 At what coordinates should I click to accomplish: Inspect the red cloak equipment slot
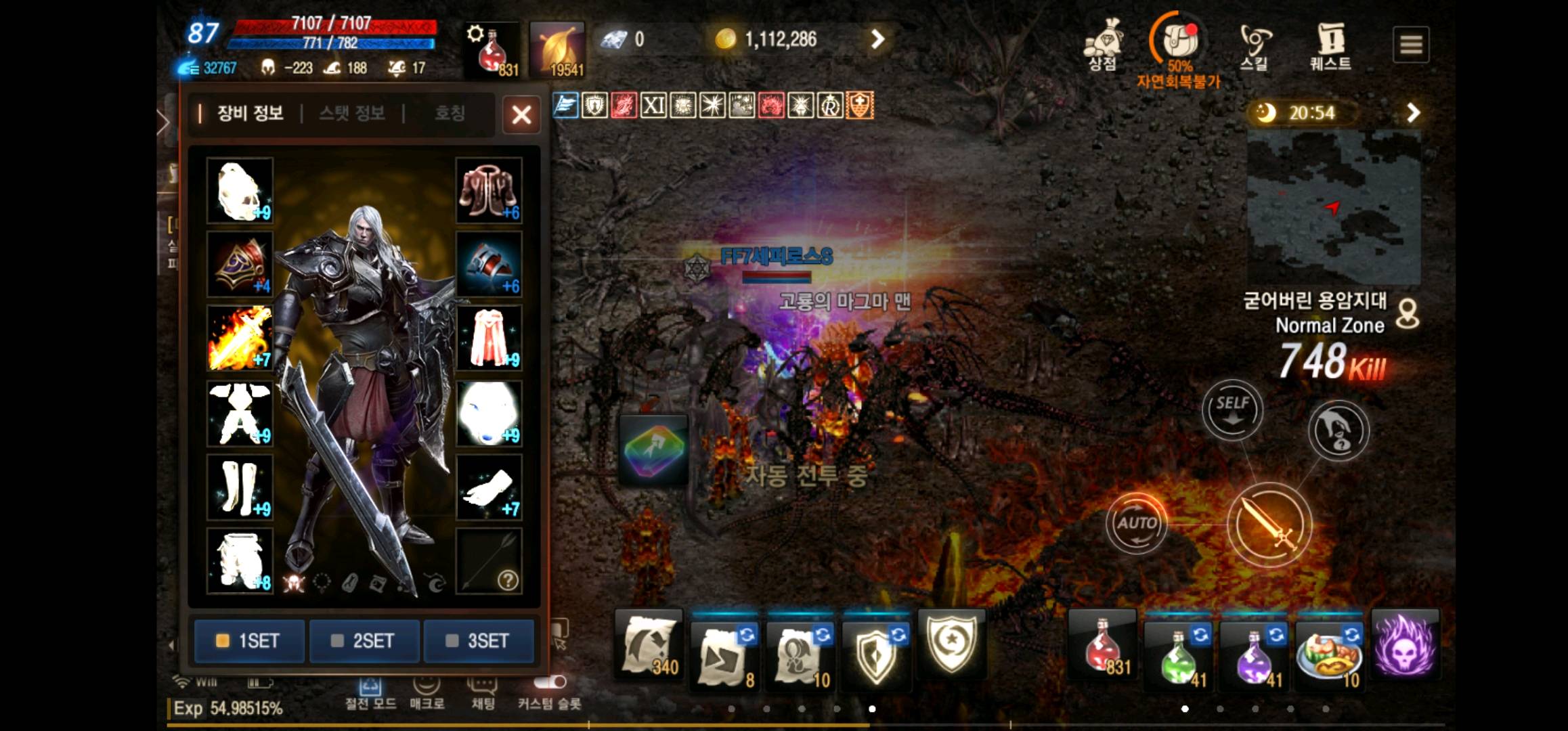pyautogui.click(x=489, y=338)
